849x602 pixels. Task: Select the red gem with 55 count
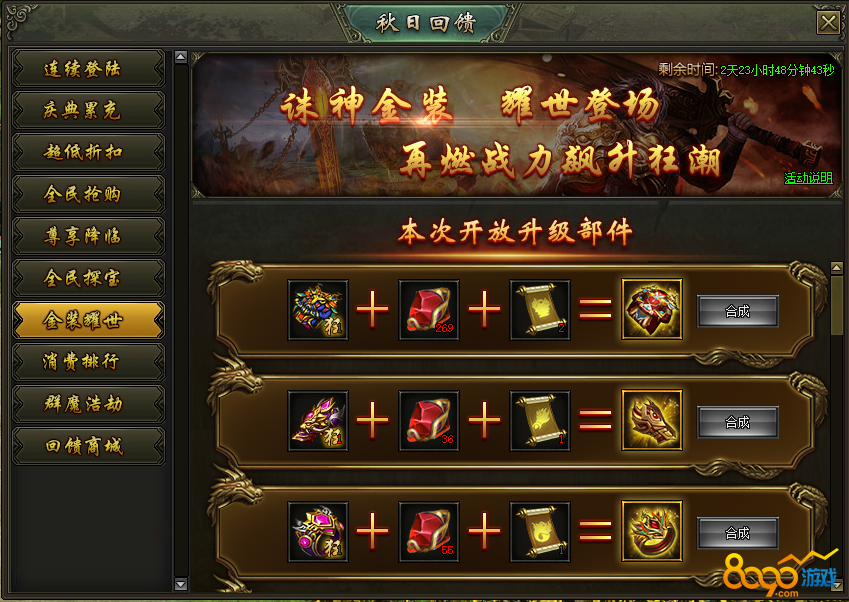pos(429,532)
